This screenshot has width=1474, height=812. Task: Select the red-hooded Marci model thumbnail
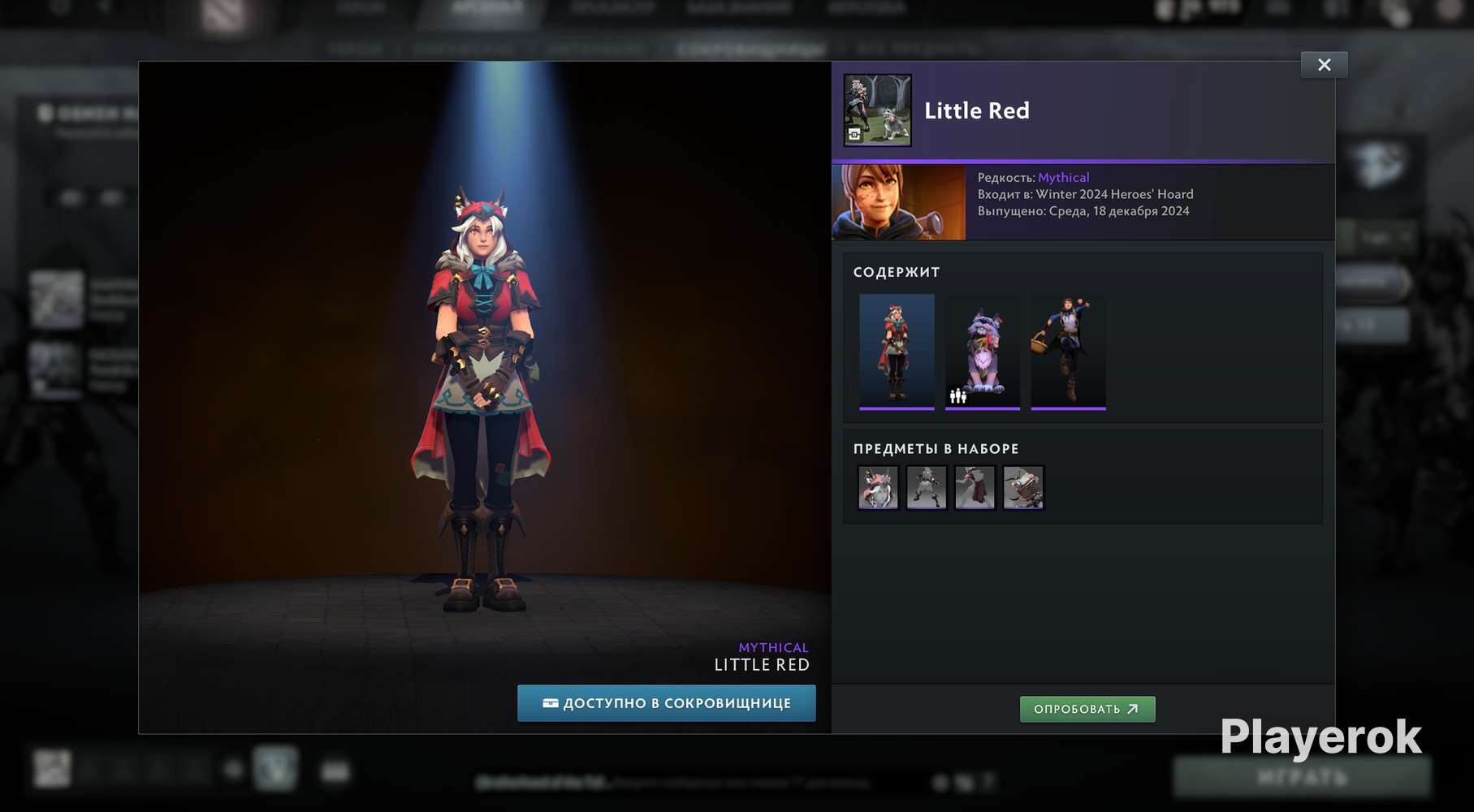(897, 351)
